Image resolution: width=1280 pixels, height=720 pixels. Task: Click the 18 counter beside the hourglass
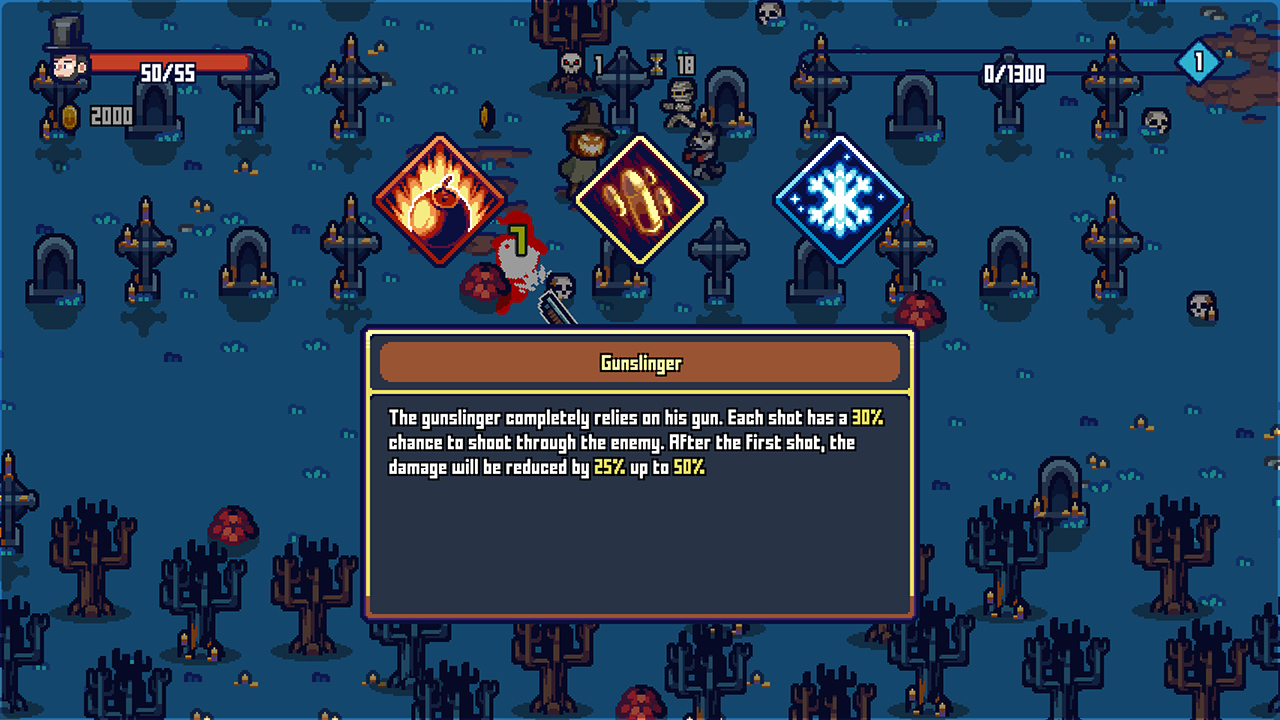(x=684, y=62)
